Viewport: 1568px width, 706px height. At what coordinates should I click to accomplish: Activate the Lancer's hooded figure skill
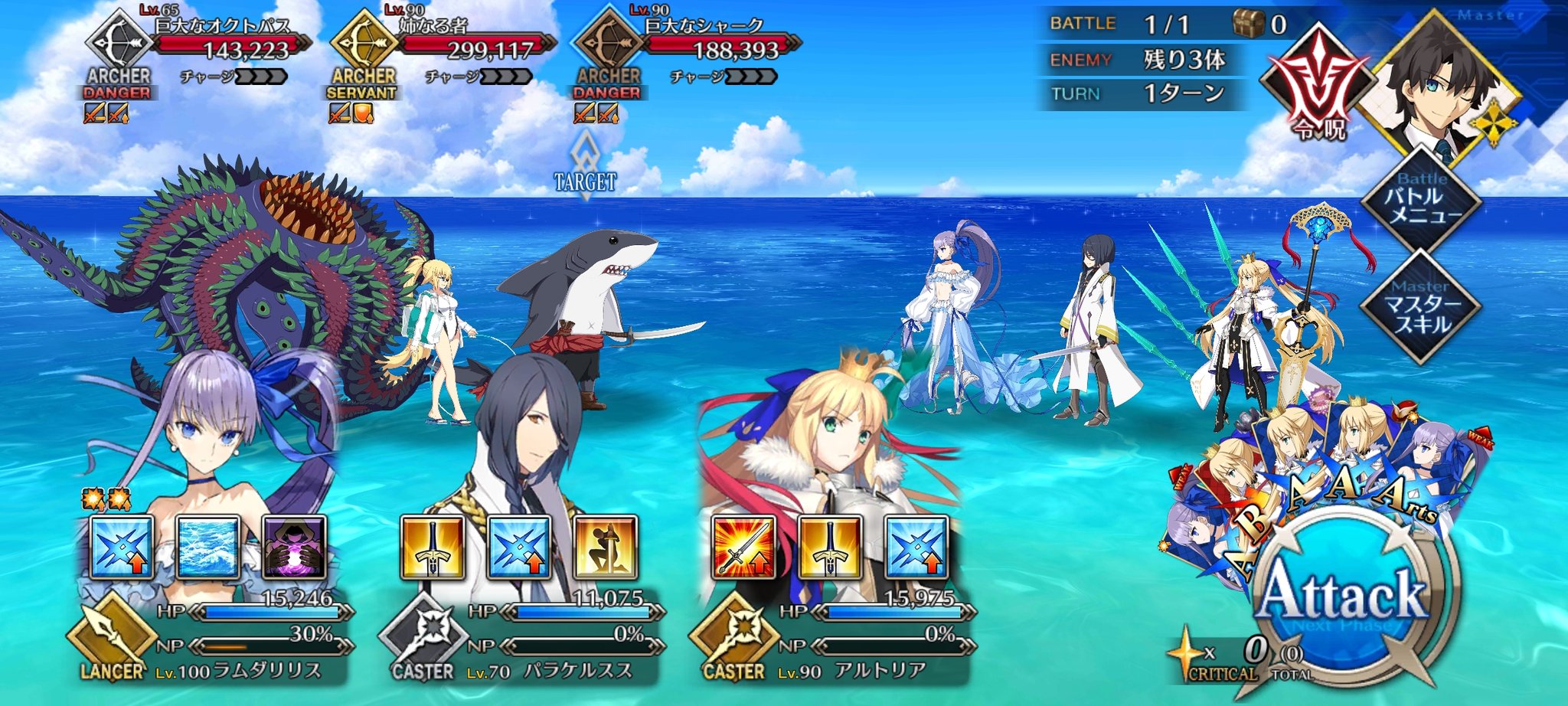tap(294, 547)
